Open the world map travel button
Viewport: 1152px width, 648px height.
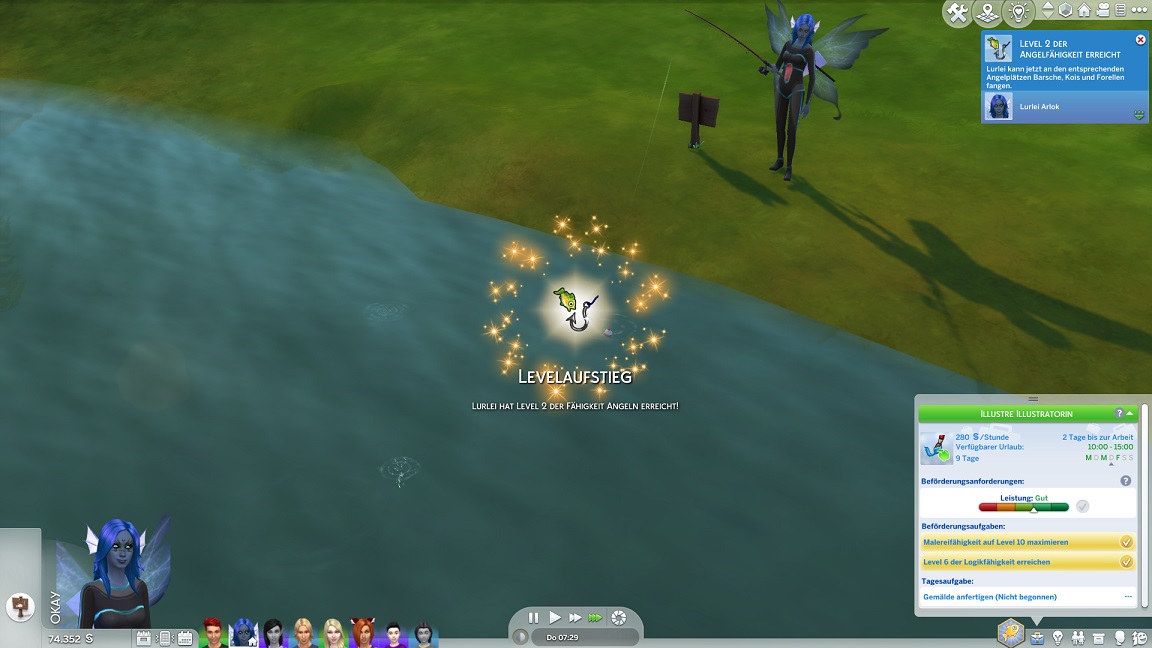point(987,12)
